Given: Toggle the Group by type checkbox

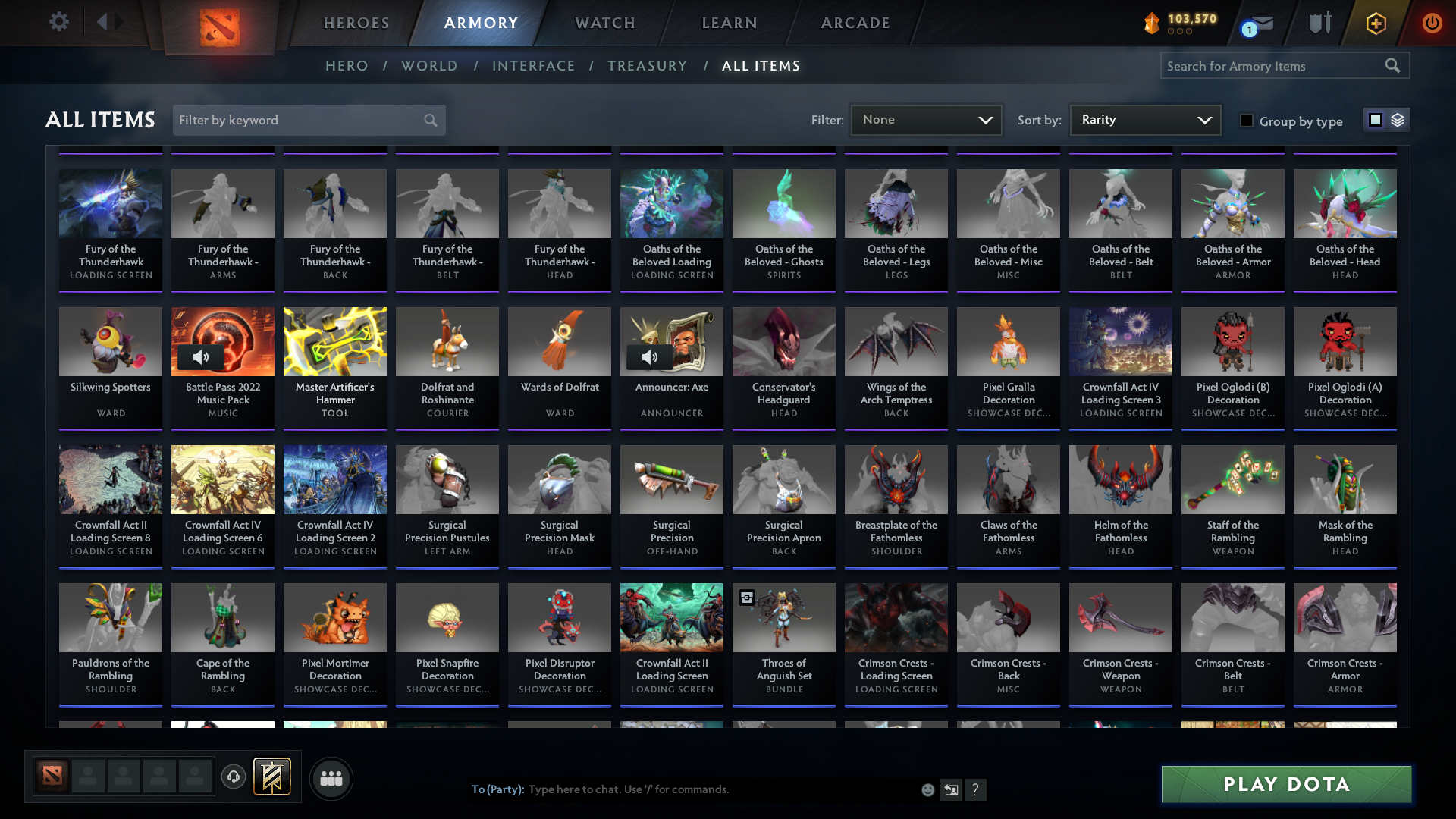Looking at the screenshot, I should [1247, 121].
